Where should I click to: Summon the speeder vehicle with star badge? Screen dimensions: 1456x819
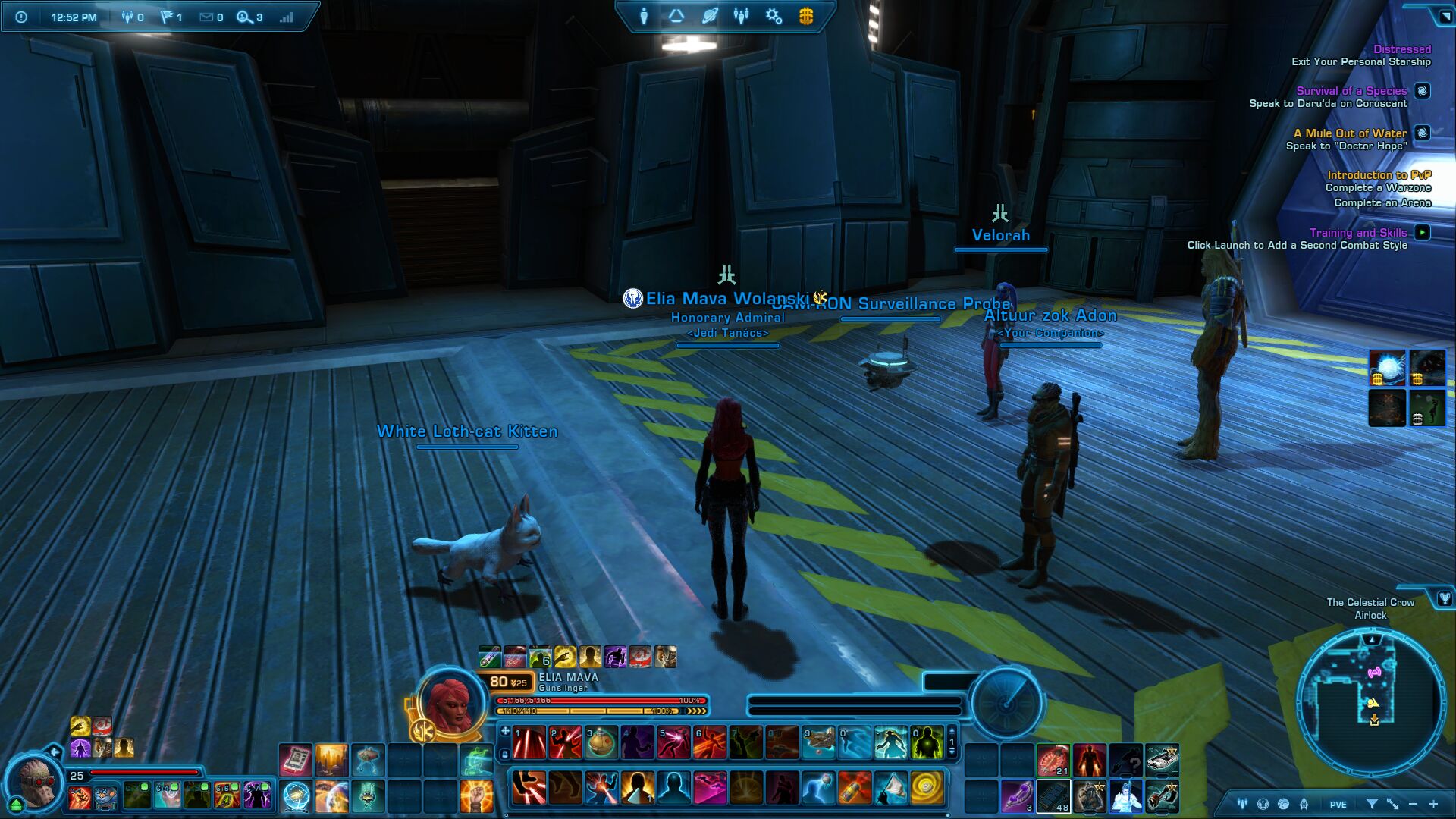(1162, 759)
